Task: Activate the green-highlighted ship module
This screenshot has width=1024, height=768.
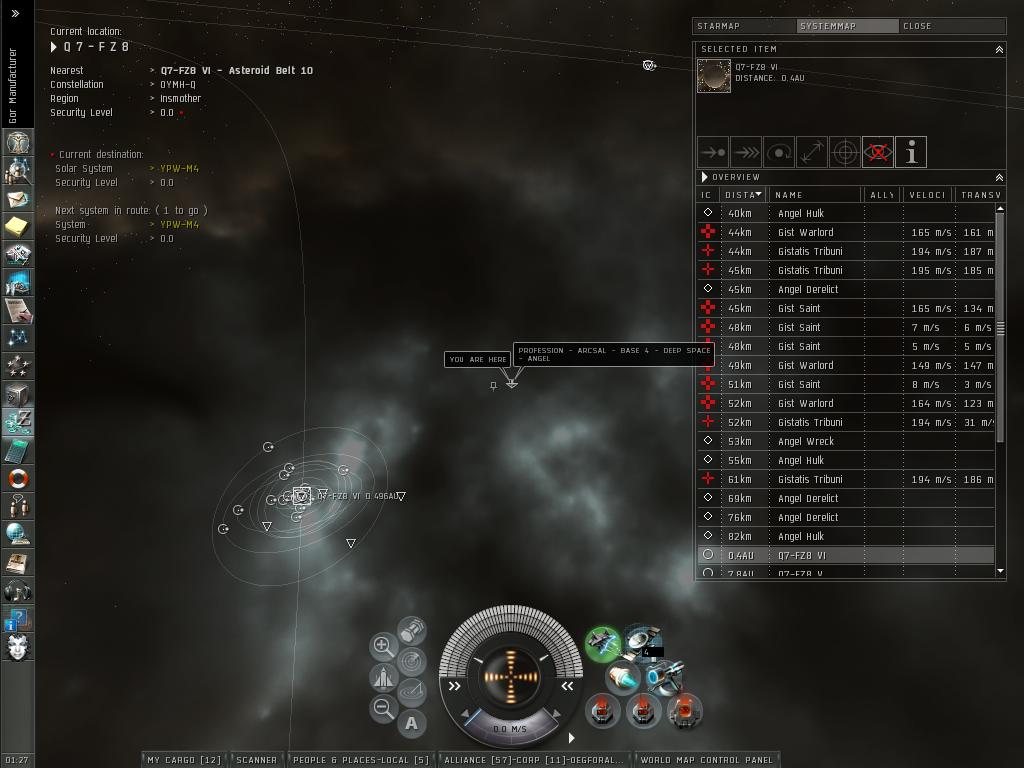Action: [603, 644]
